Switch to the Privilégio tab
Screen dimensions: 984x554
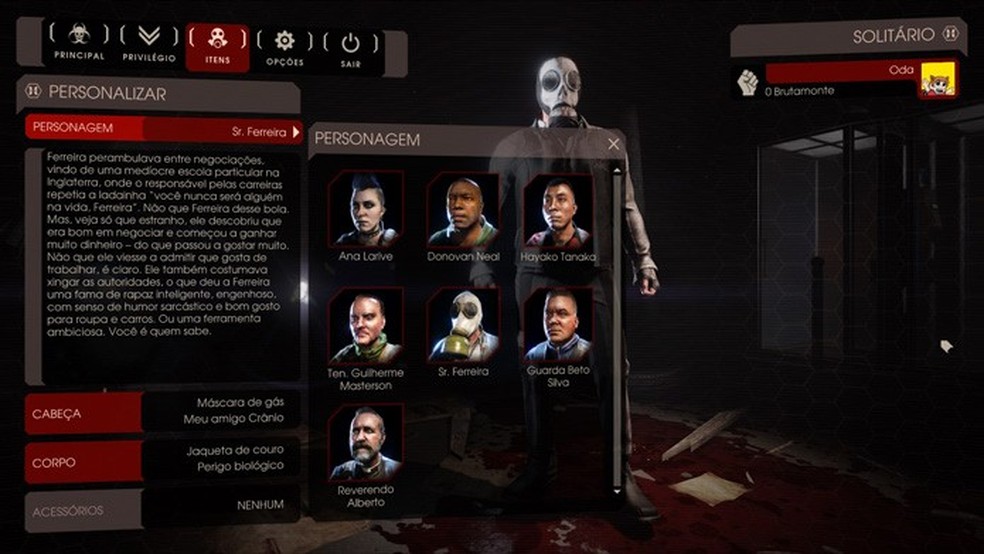(x=149, y=44)
